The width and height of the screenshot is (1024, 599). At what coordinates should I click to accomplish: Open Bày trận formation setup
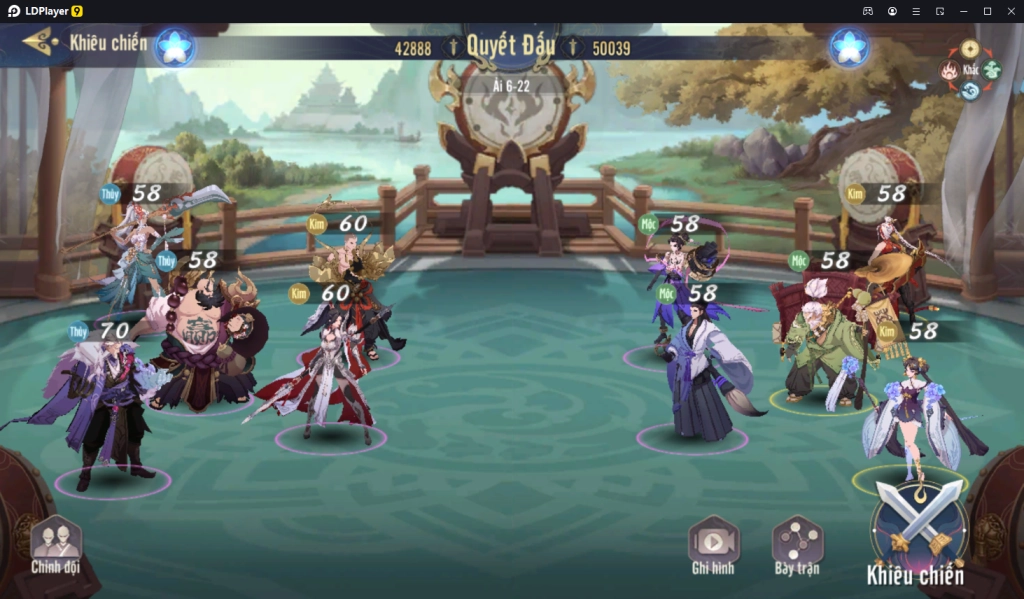point(797,545)
